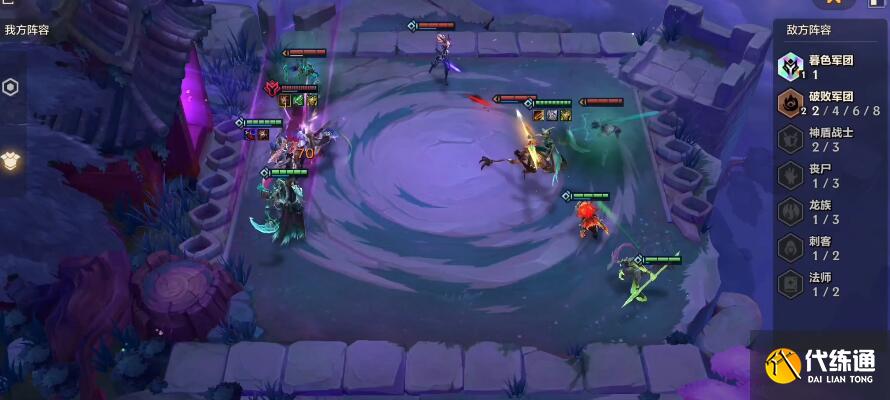Open the golden item box icon
This screenshot has width=890, height=400.
[x=12, y=160]
